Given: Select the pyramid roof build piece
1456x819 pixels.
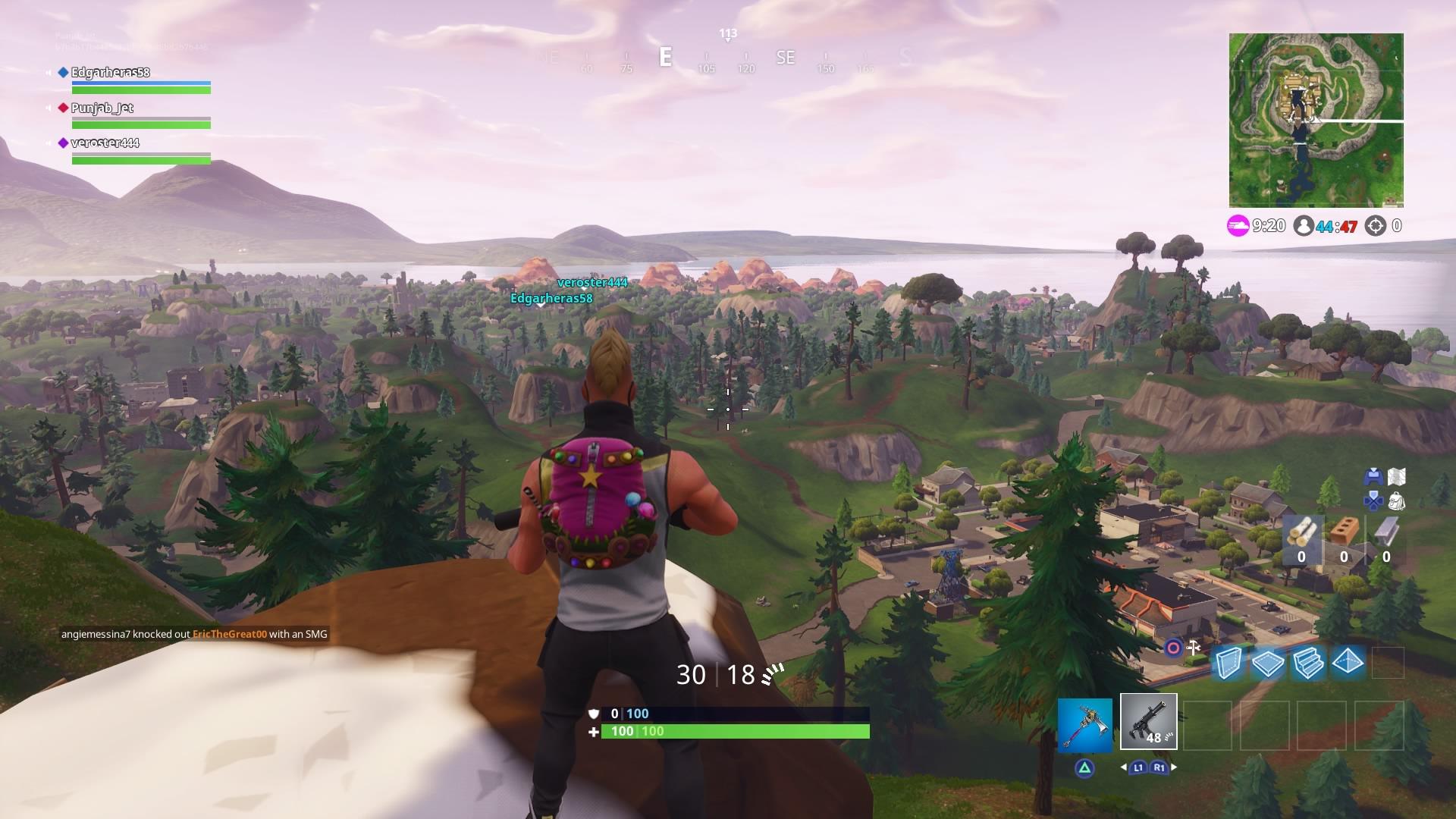Looking at the screenshot, I should click(1347, 663).
